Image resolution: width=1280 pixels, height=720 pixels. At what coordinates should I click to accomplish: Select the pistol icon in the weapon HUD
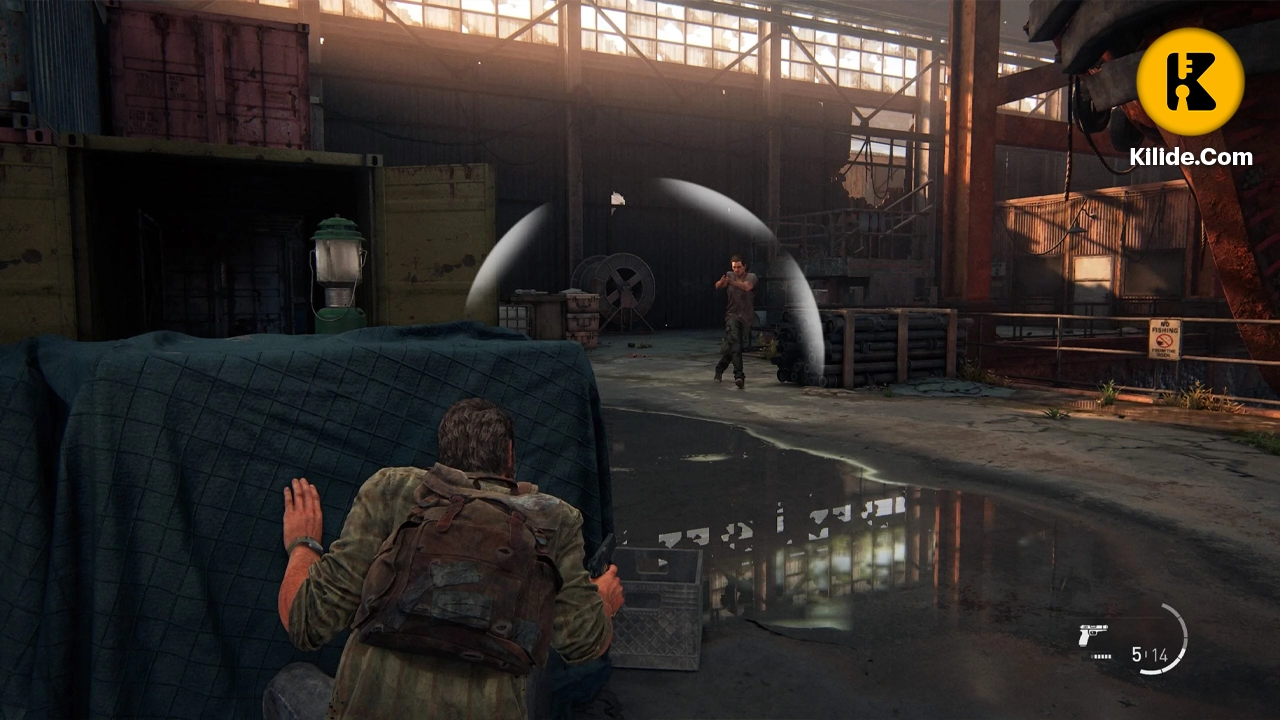(1092, 633)
